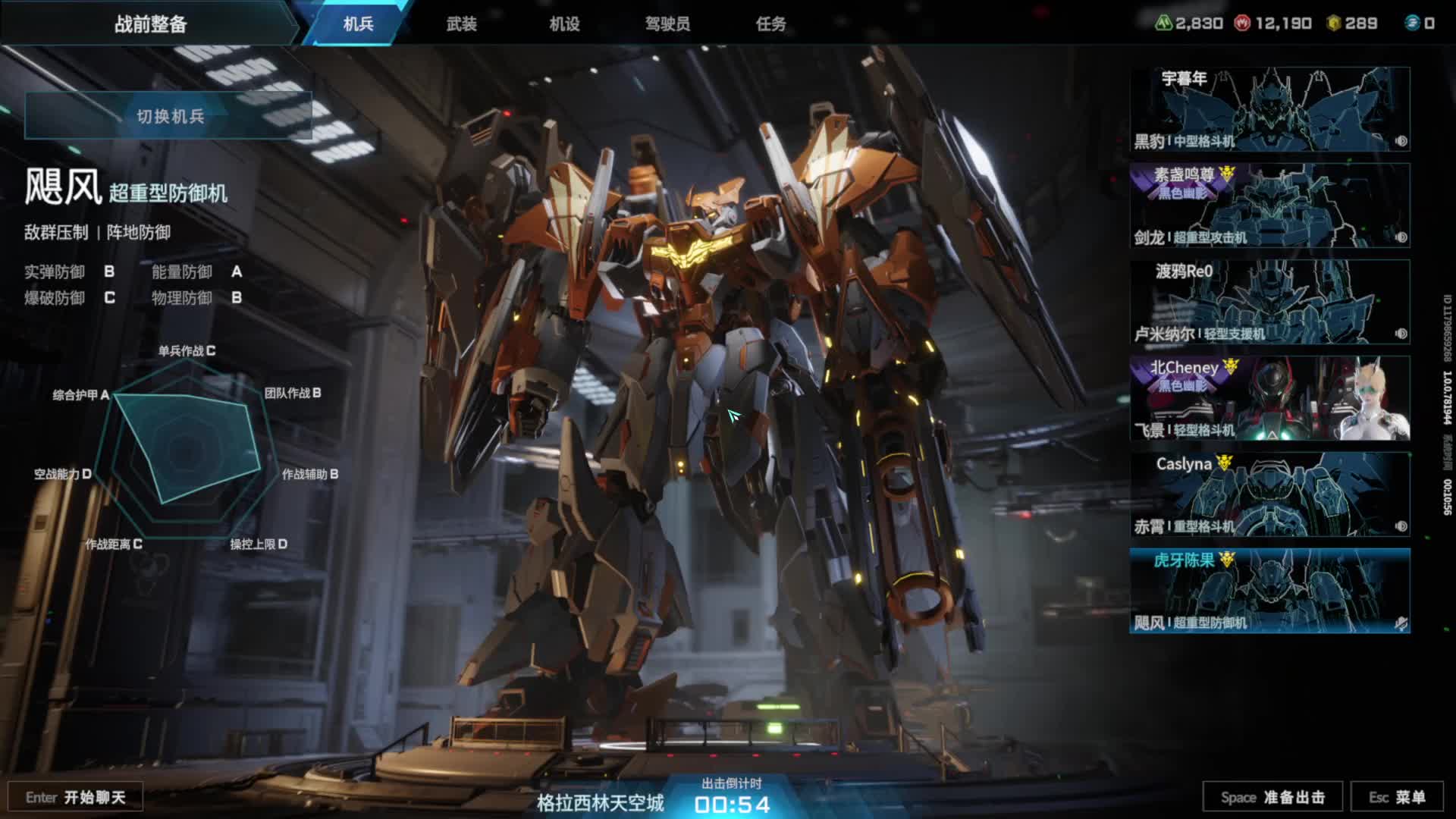Choose player 素盏鸣尊's 剑龙 card
The height and width of the screenshot is (819, 1456).
click(1269, 206)
